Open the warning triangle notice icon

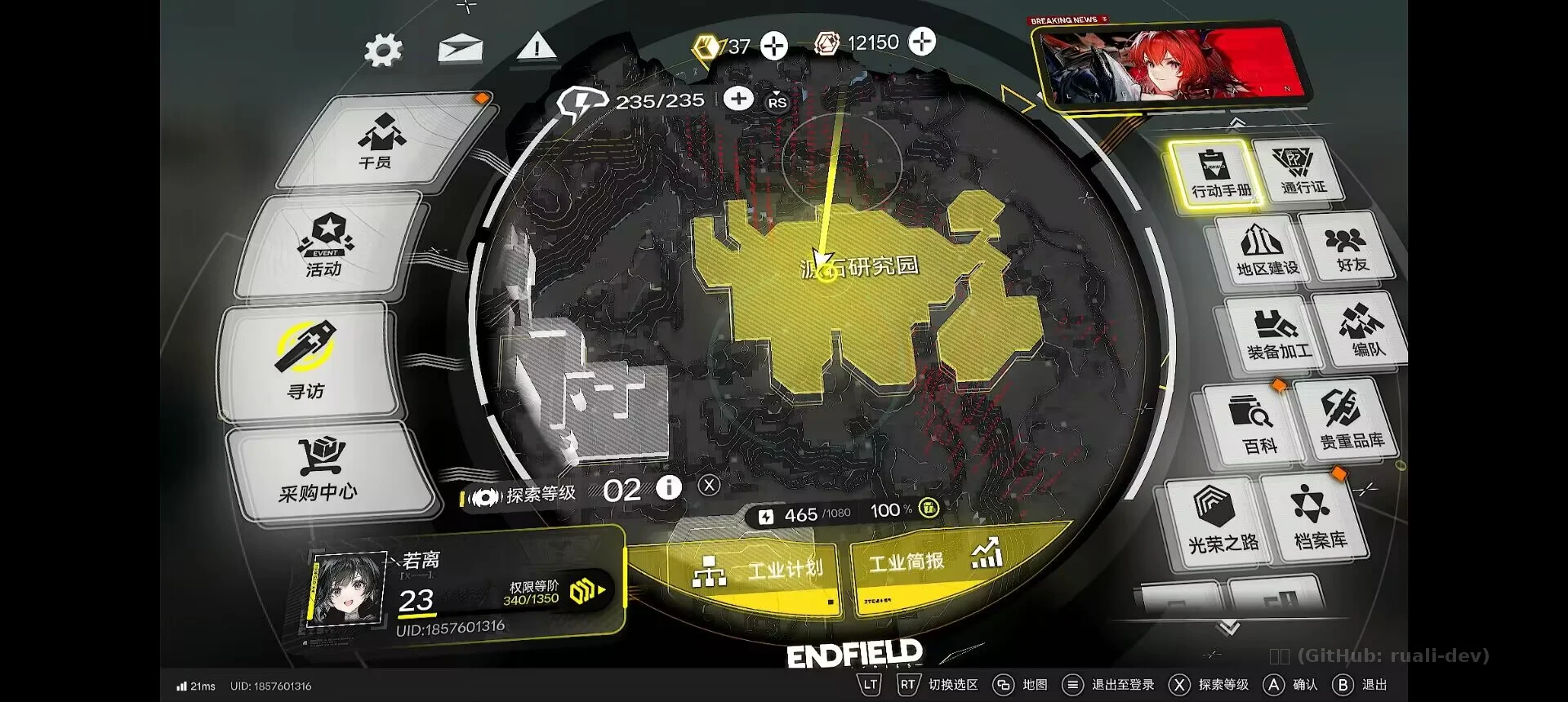click(537, 47)
